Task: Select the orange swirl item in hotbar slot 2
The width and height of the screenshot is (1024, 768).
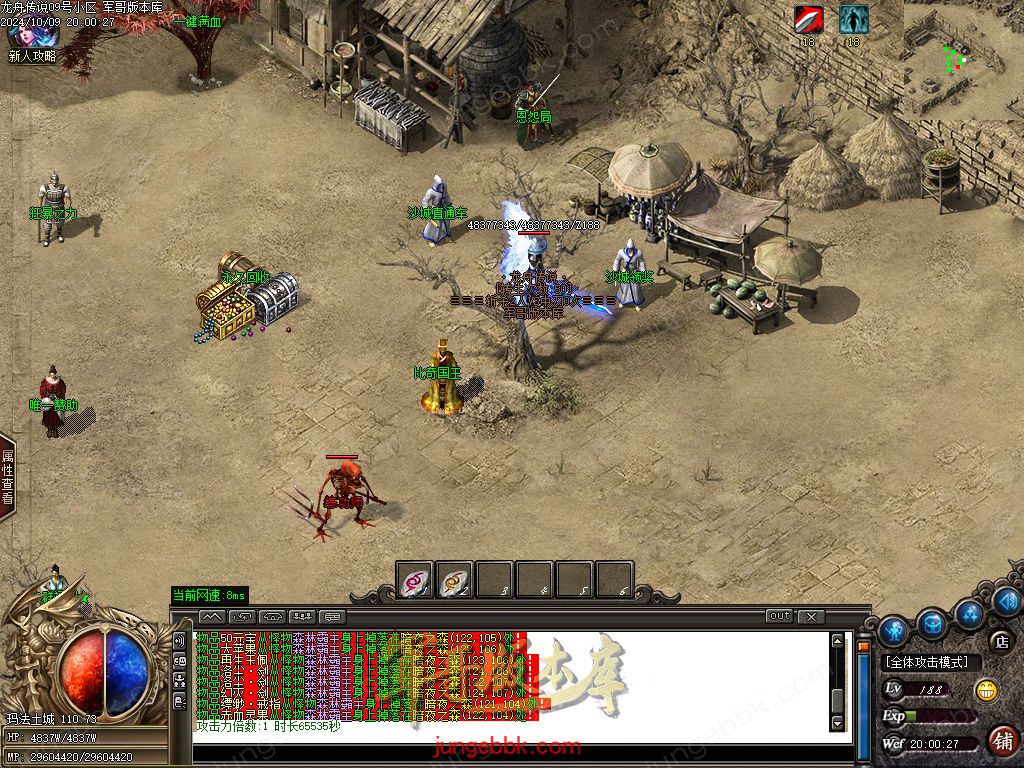Action: coord(455,580)
